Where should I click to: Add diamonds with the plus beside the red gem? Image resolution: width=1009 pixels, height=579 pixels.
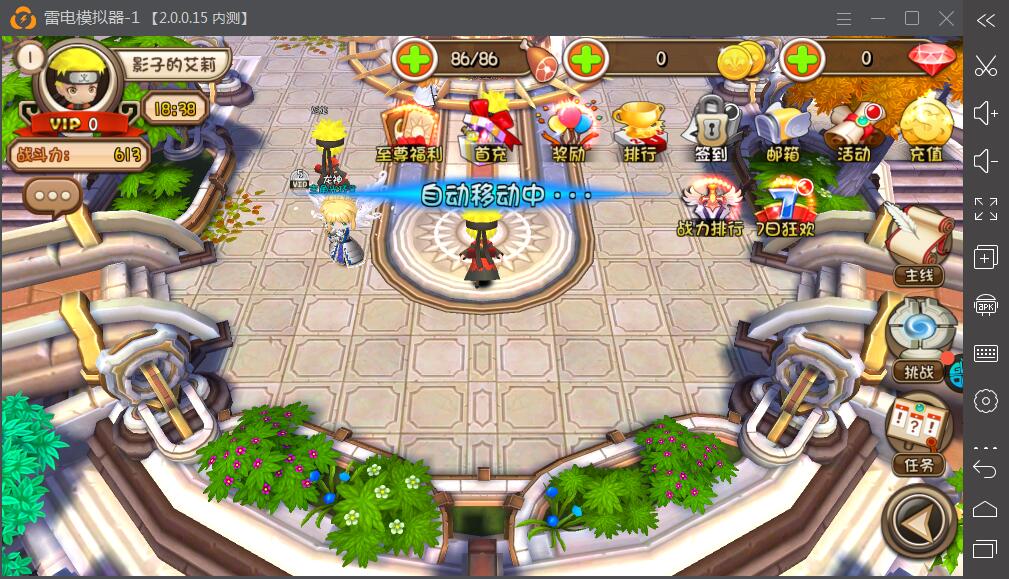(x=803, y=60)
